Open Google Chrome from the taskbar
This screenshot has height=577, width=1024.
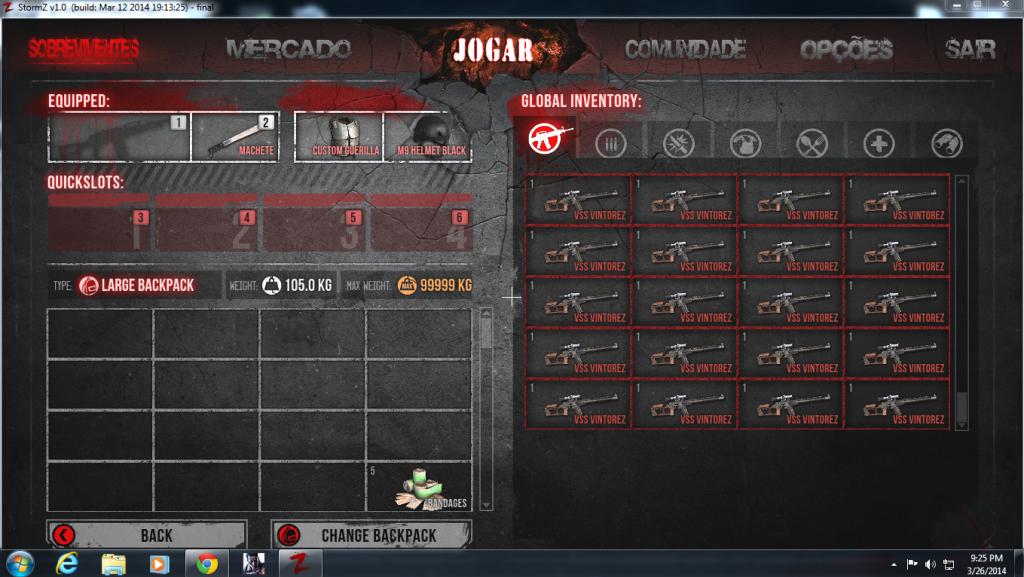pyautogui.click(x=207, y=563)
